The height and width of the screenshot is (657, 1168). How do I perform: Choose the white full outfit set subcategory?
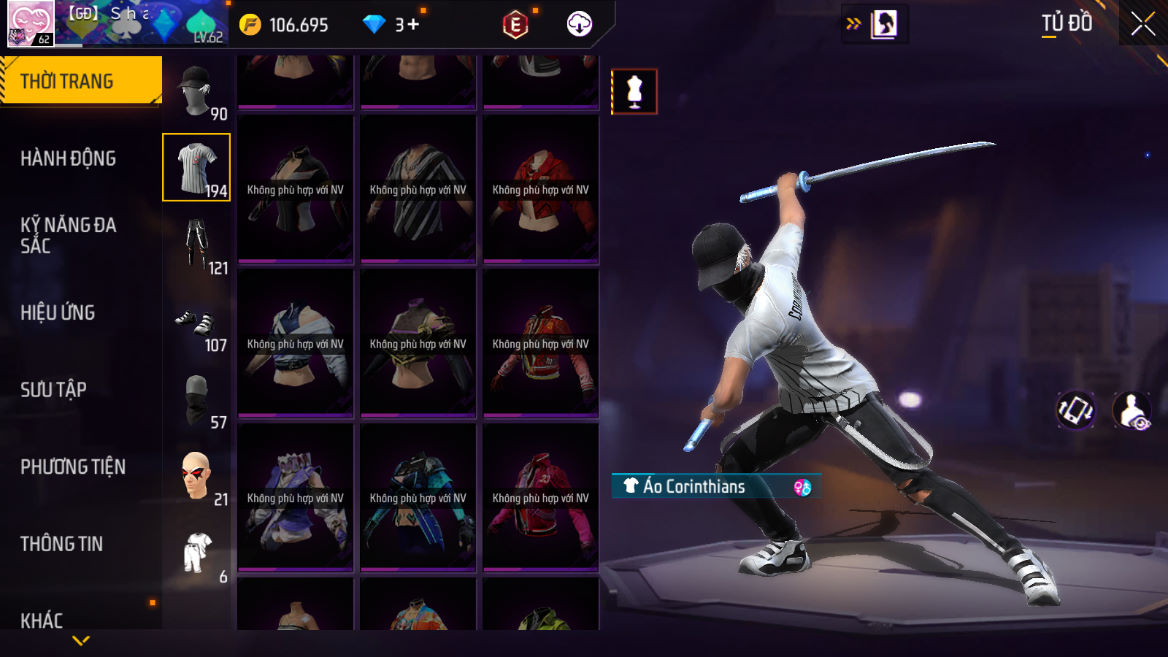196,553
